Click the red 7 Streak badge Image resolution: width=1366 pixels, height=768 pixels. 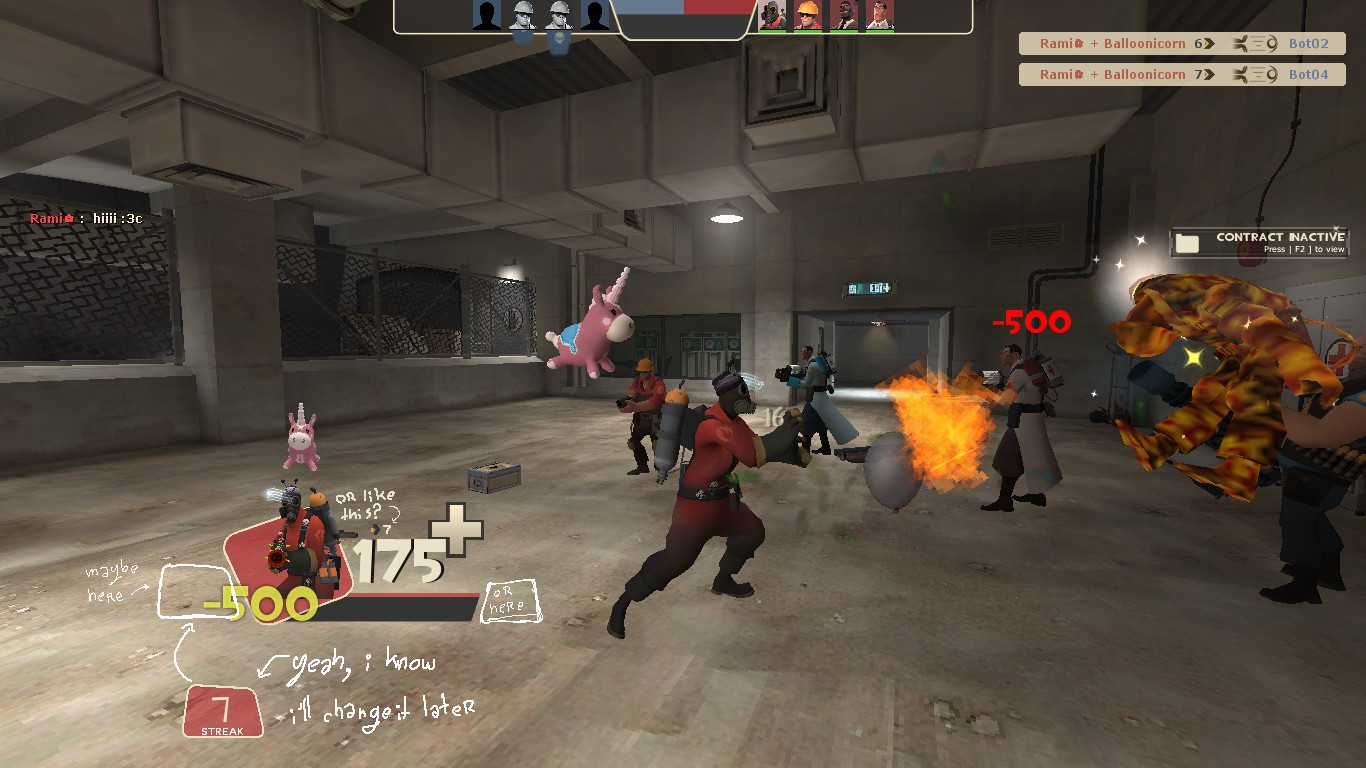coord(220,712)
